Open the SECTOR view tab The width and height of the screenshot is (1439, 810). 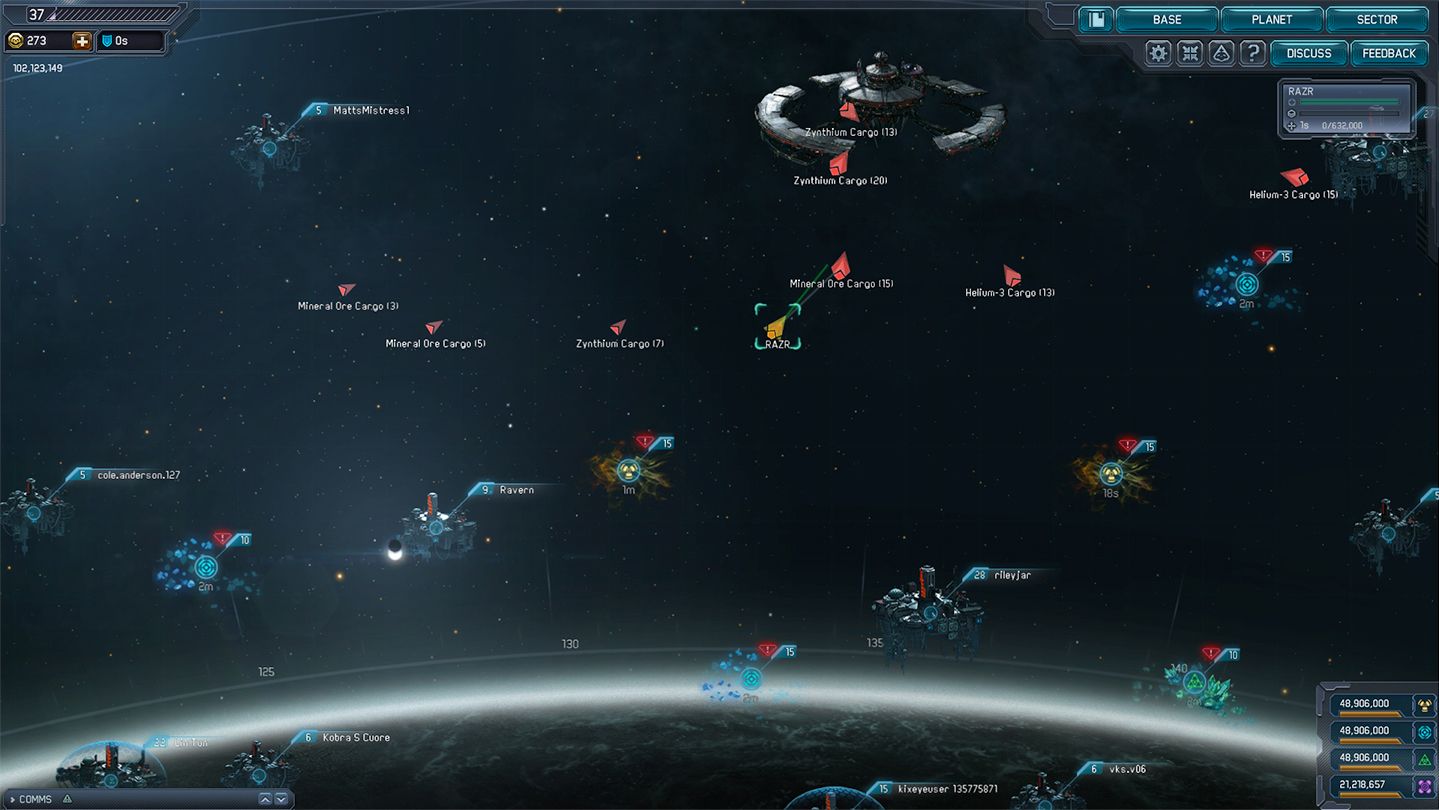click(x=1377, y=19)
